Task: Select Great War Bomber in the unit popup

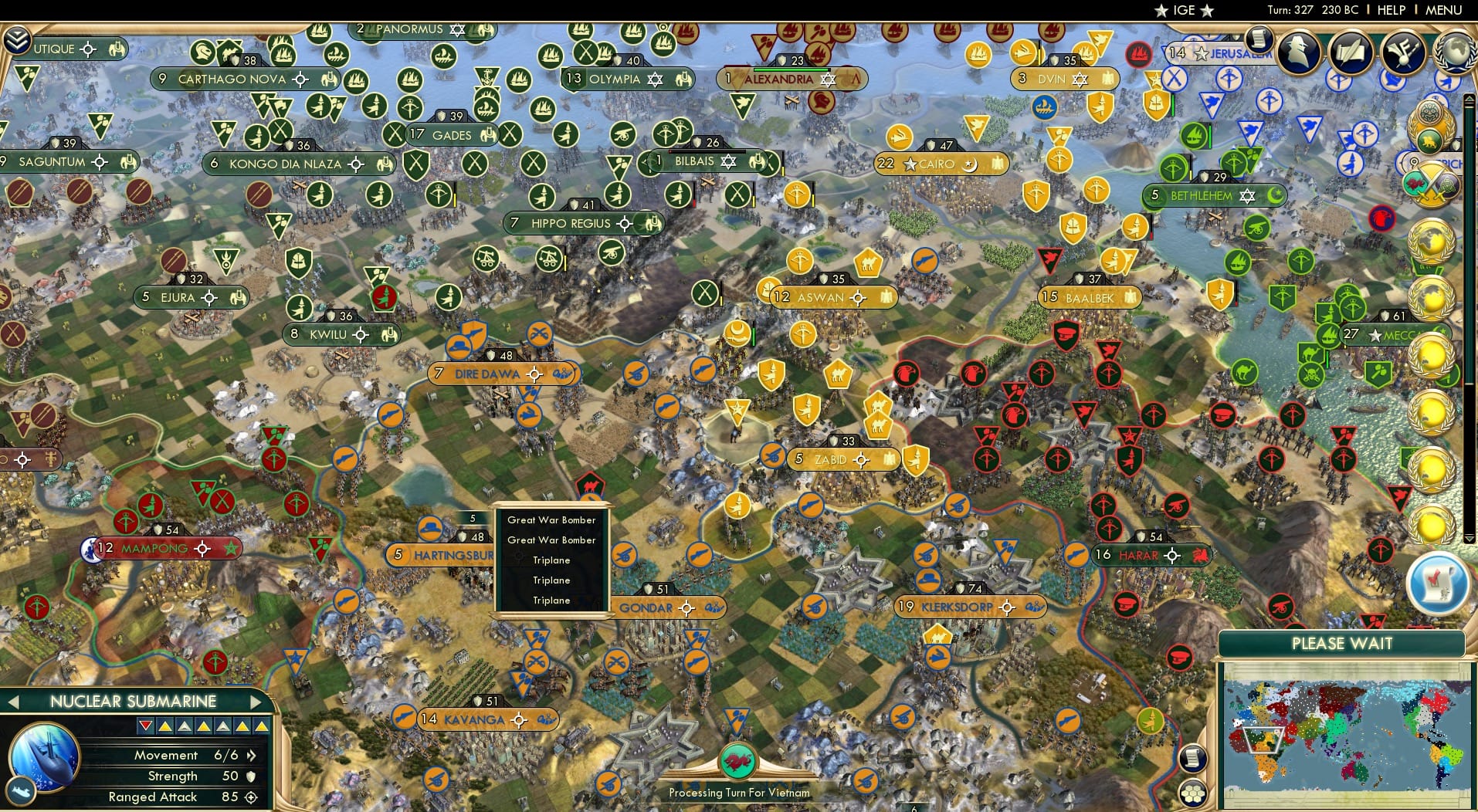Action: click(x=551, y=520)
